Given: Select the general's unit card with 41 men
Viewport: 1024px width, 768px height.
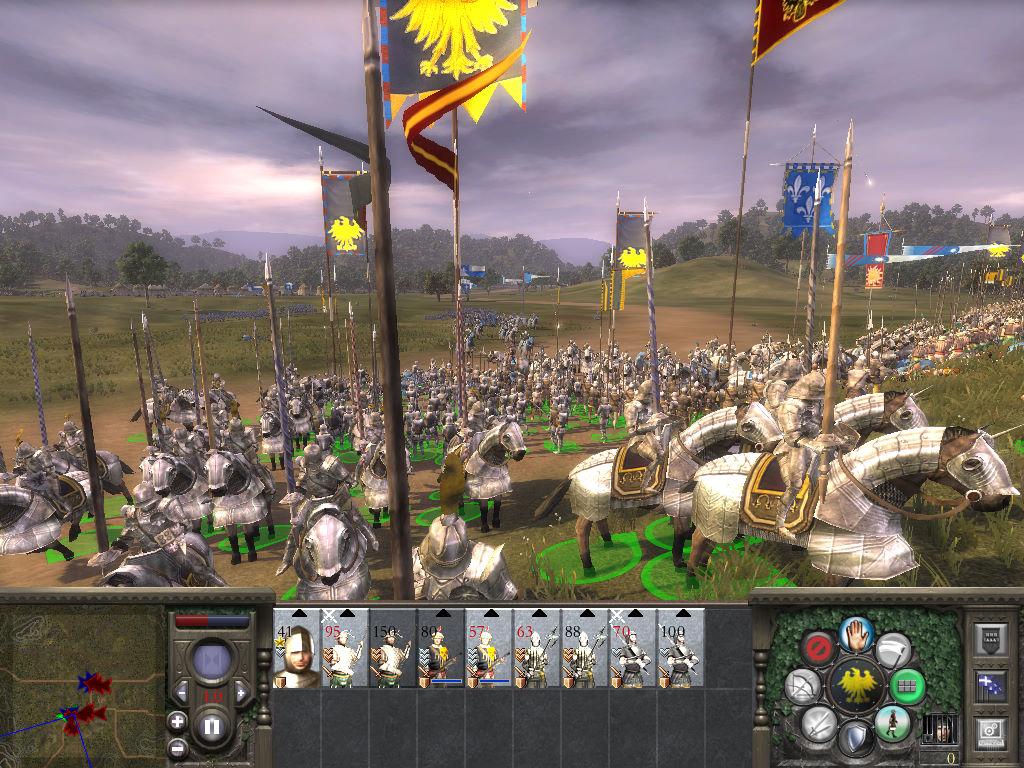Looking at the screenshot, I should [297, 650].
